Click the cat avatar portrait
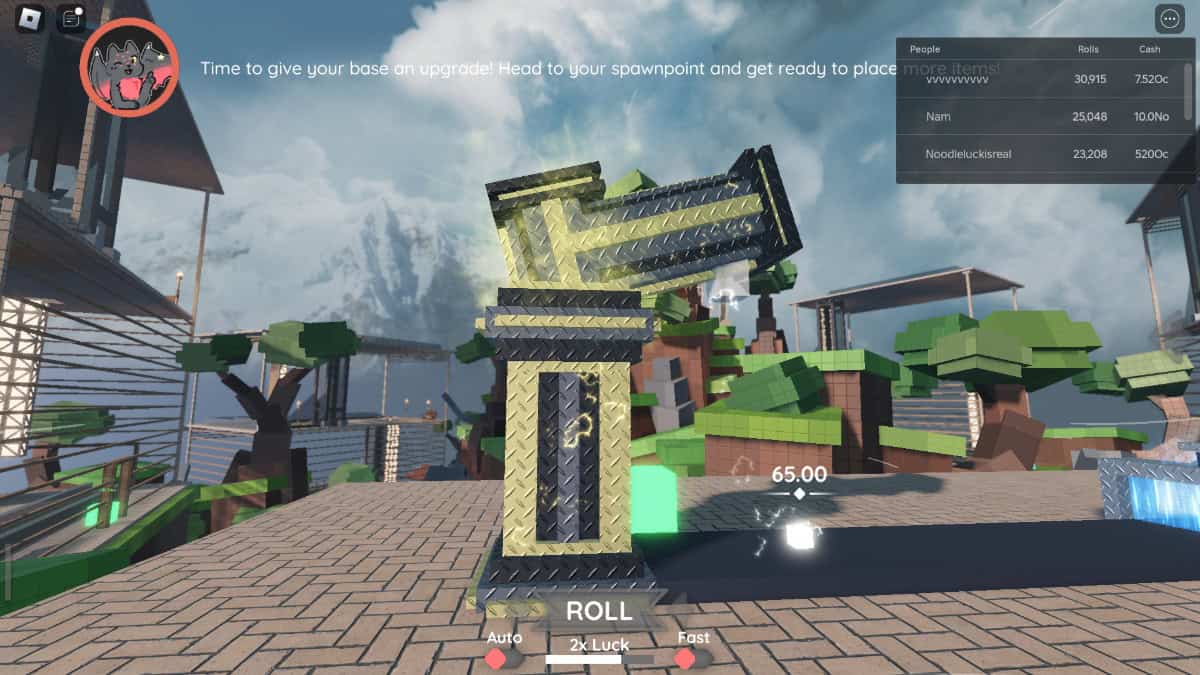1200x675 pixels. (129, 67)
